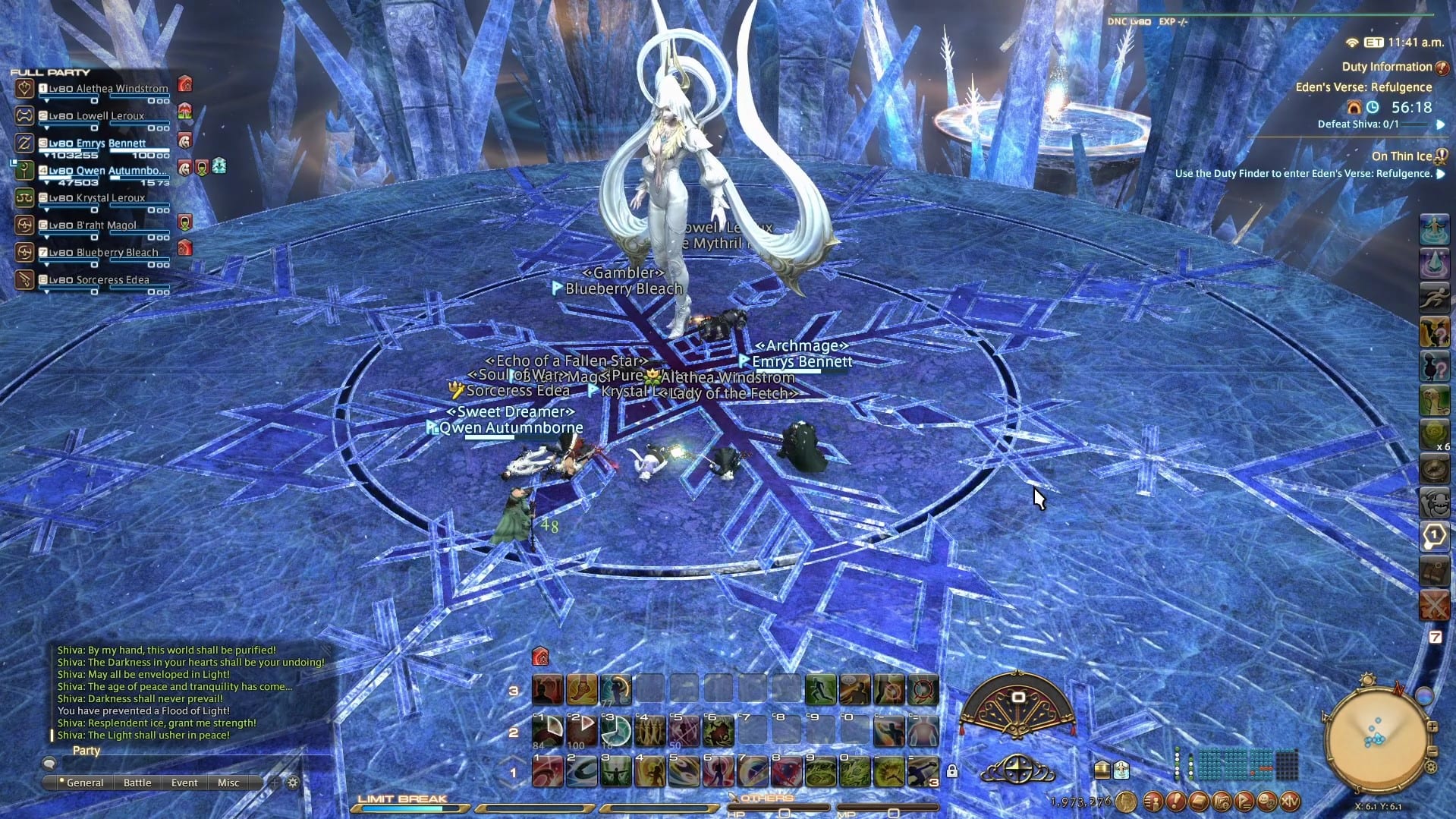
Task: Click the sprint runner icon on the right sidebar
Action: [x=1435, y=296]
